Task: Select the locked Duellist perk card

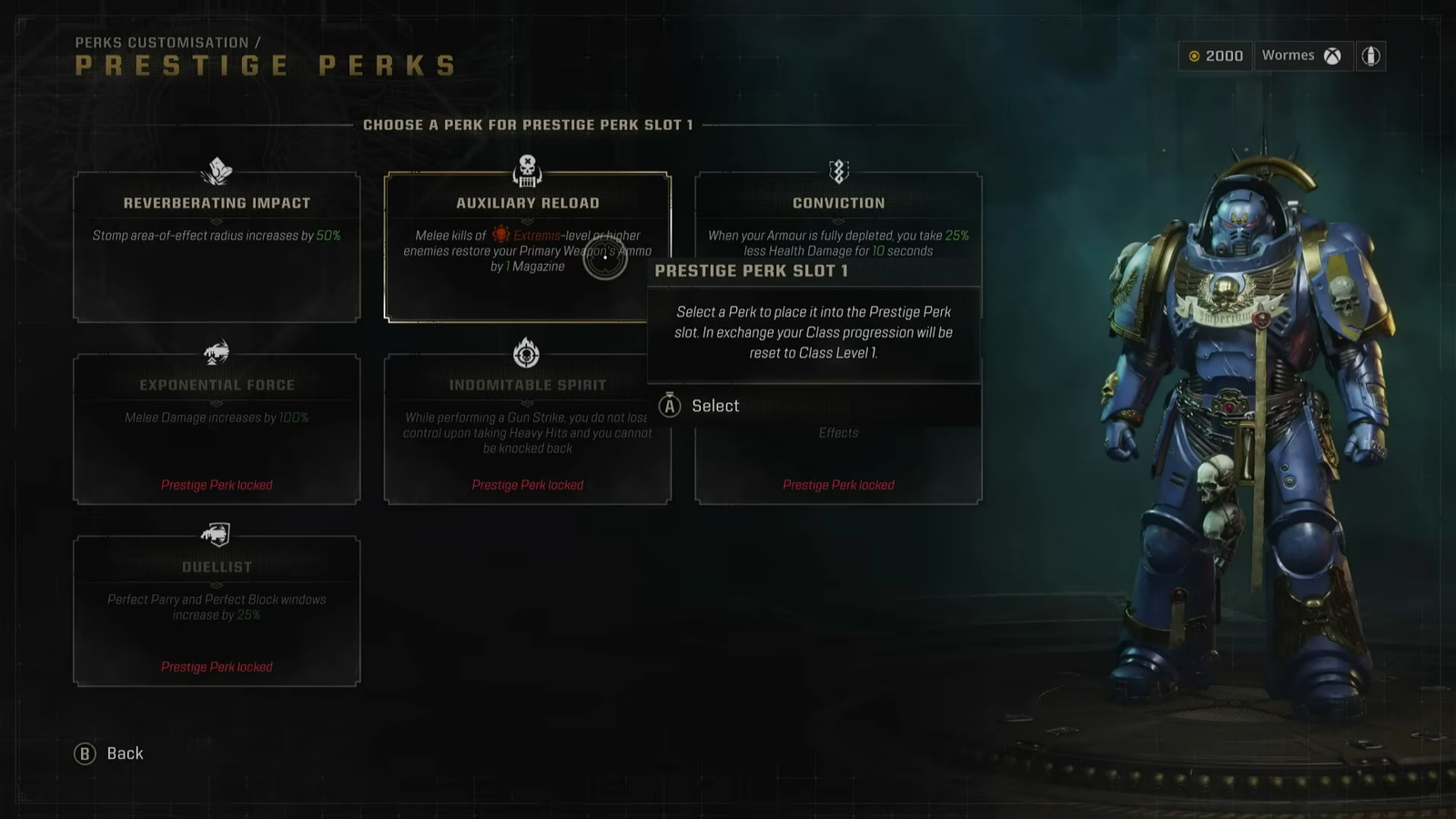Action: [x=217, y=612]
